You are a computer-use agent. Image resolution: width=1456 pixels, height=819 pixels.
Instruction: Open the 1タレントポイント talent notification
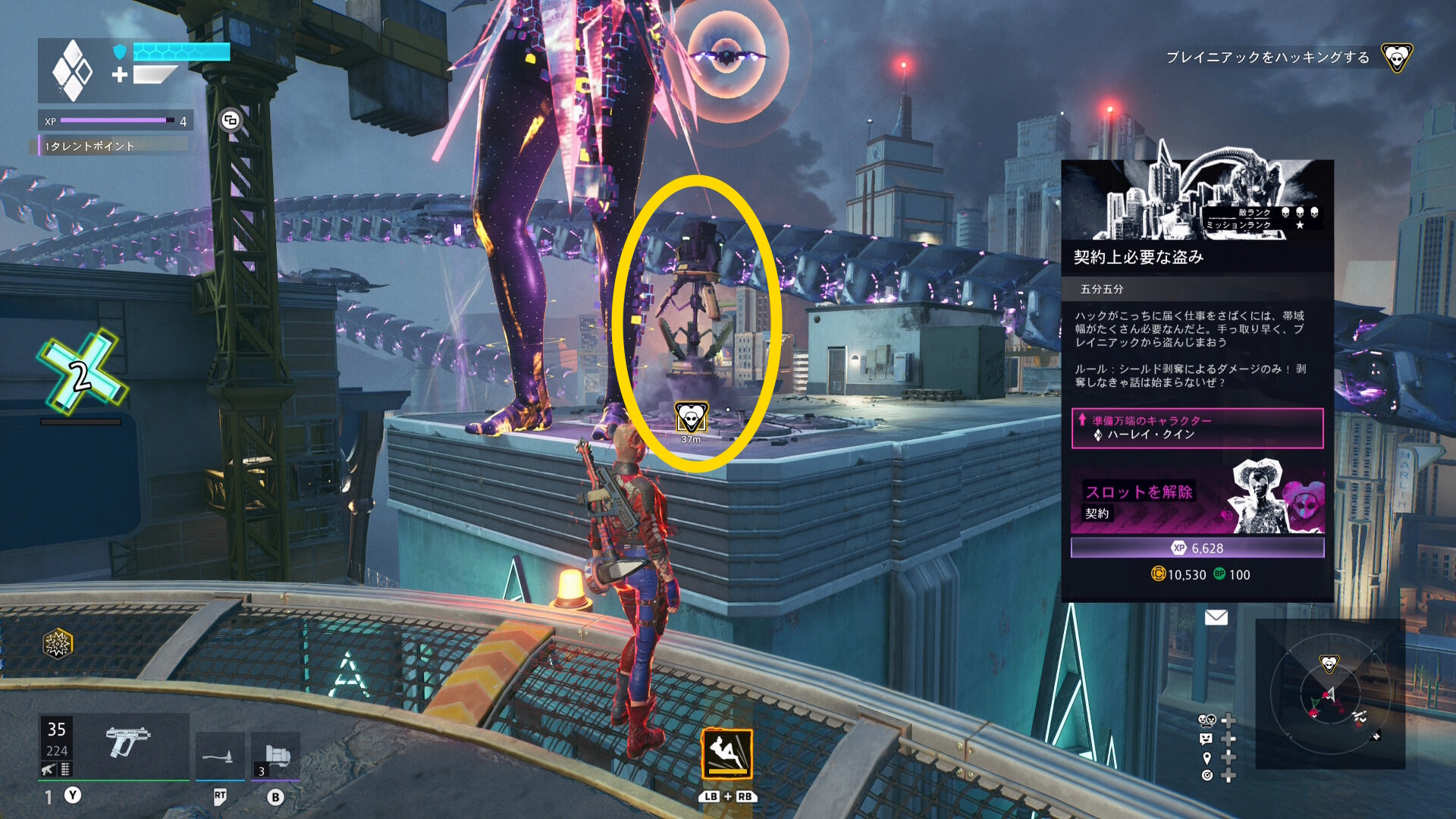click(112, 146)
